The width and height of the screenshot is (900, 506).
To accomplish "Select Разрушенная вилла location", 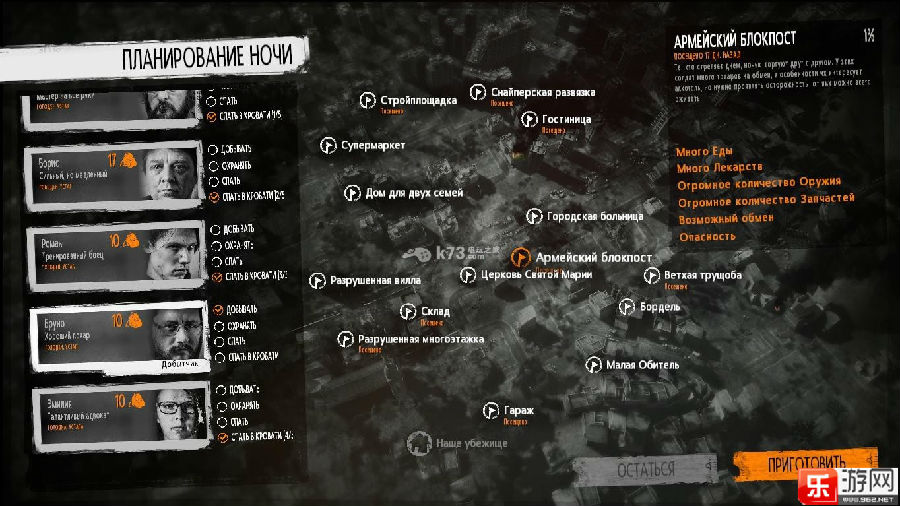I will 318,281.
